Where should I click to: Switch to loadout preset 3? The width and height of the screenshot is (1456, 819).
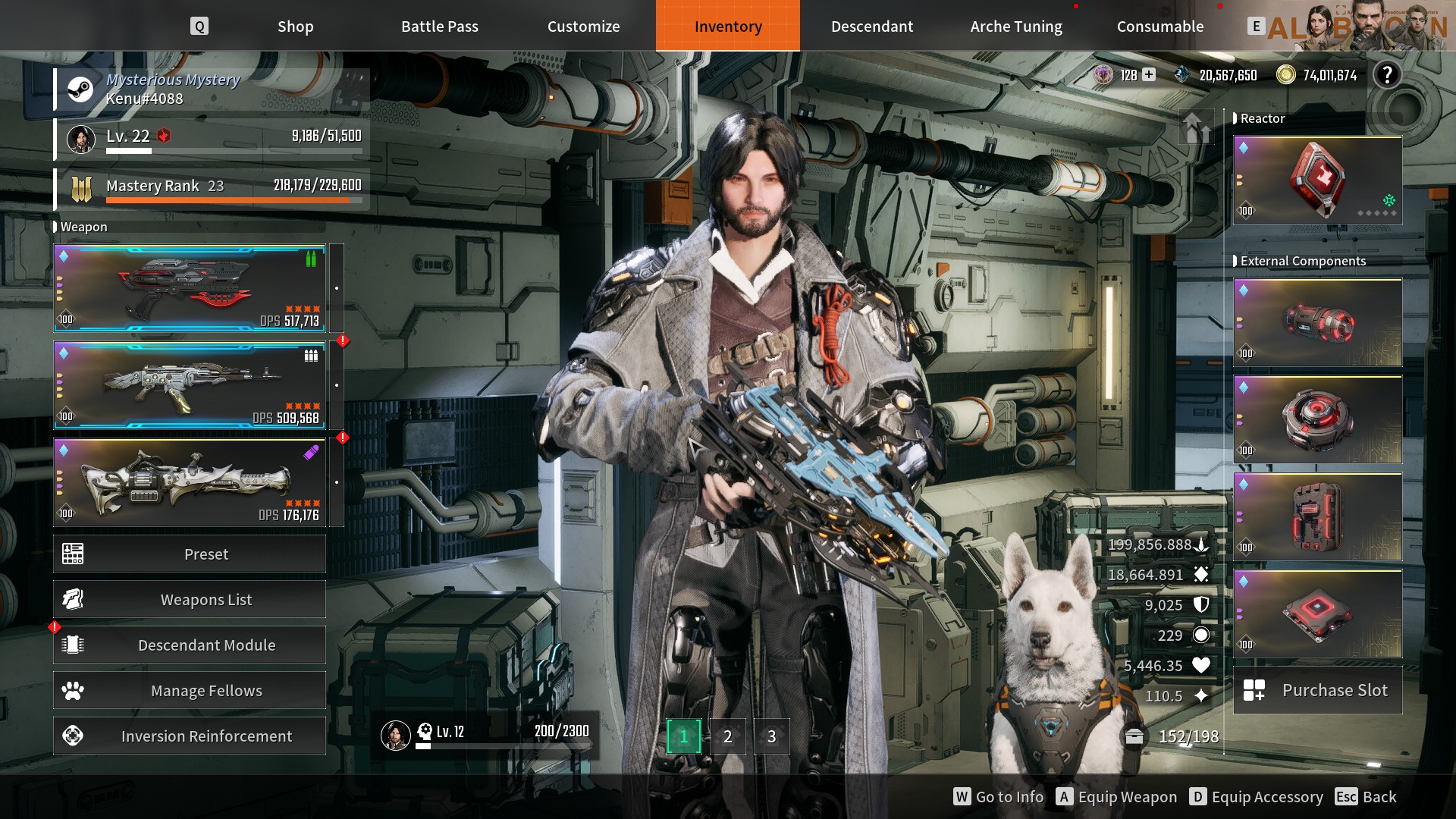[771, 736]
